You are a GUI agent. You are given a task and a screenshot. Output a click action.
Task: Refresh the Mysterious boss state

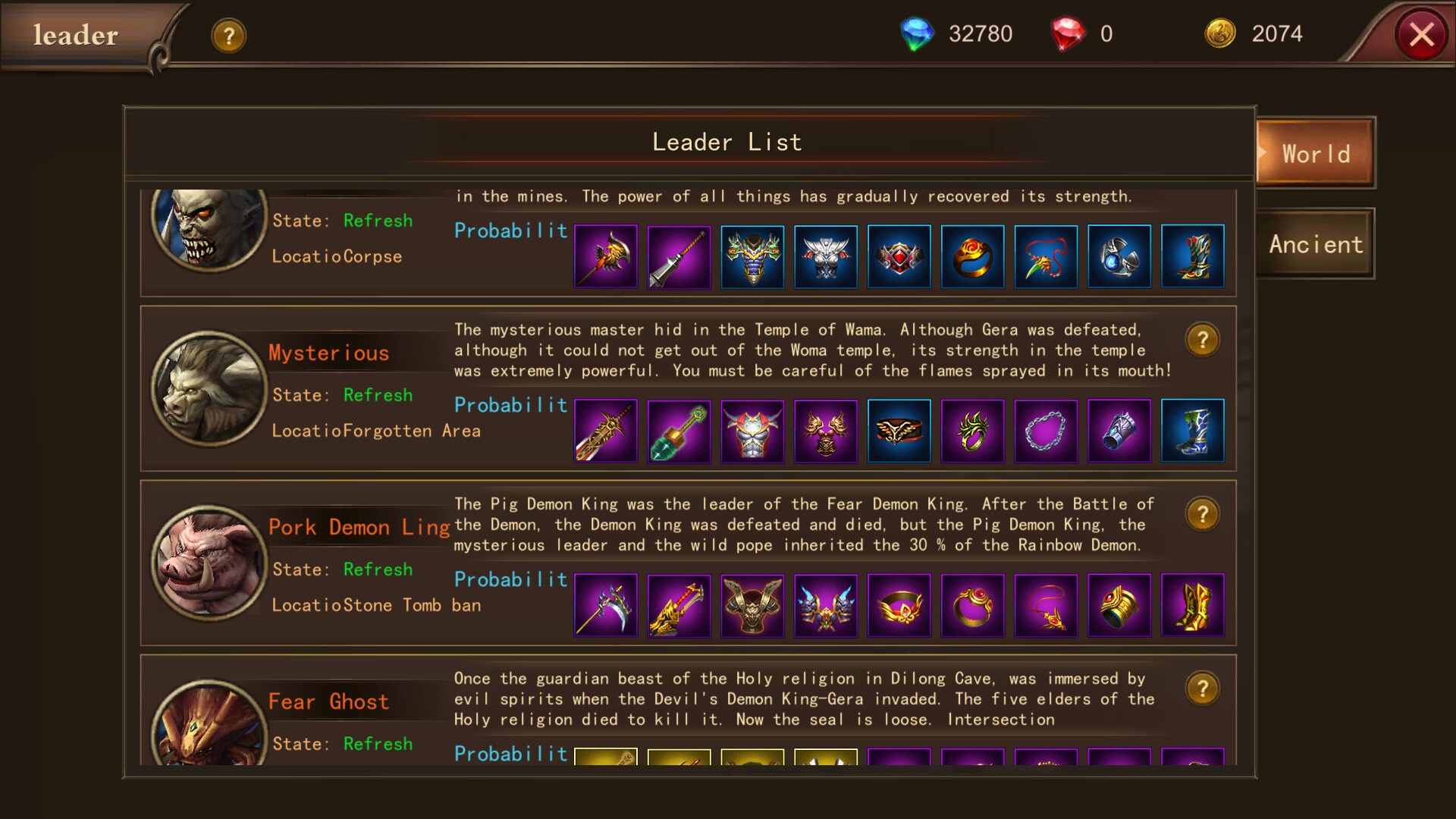click(x=377, y=395)
